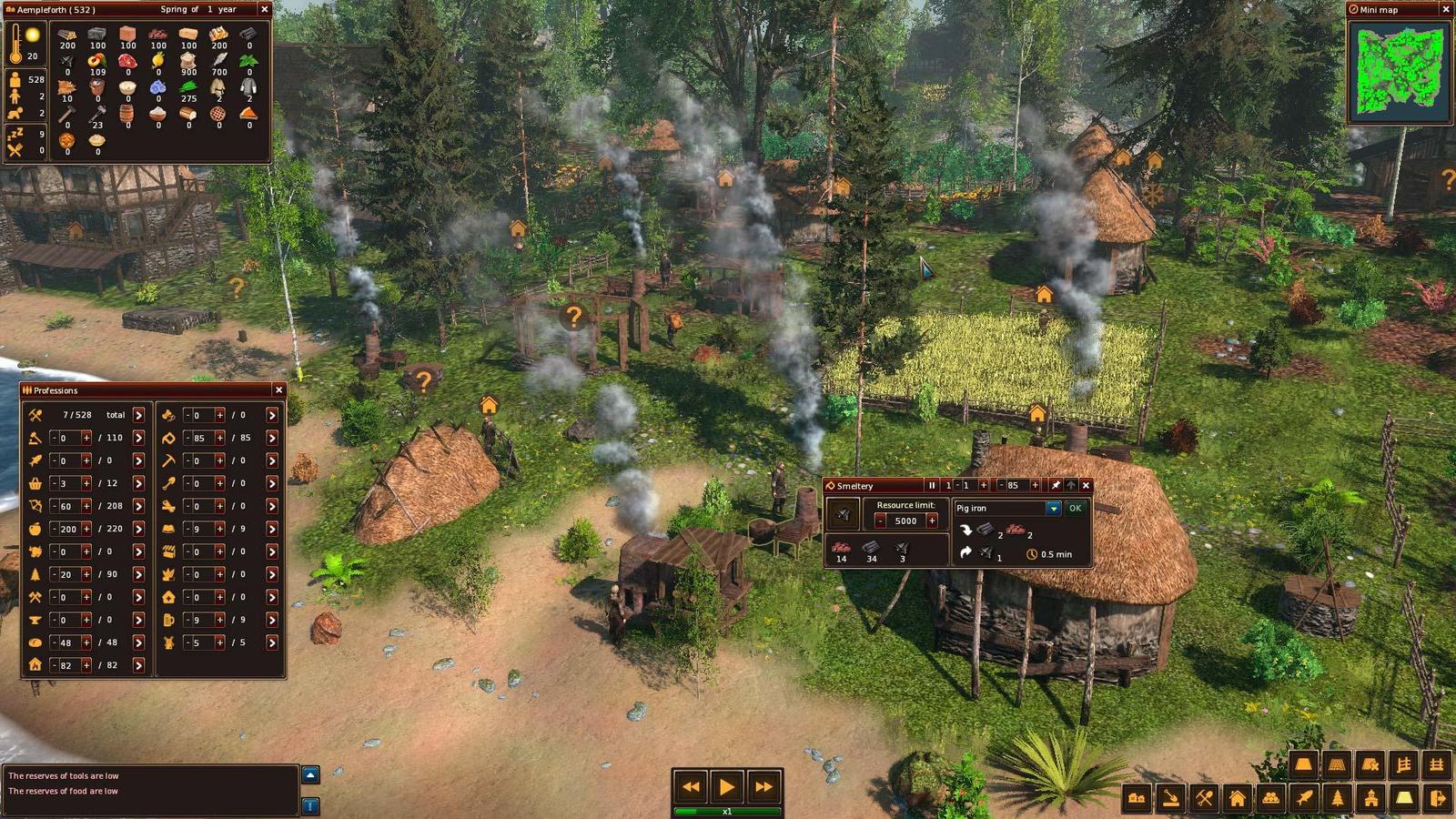Toggle the blue info icon under message log
Image resolution: width=1456 pixels, height=819 pixels.
tap(312, 805)
